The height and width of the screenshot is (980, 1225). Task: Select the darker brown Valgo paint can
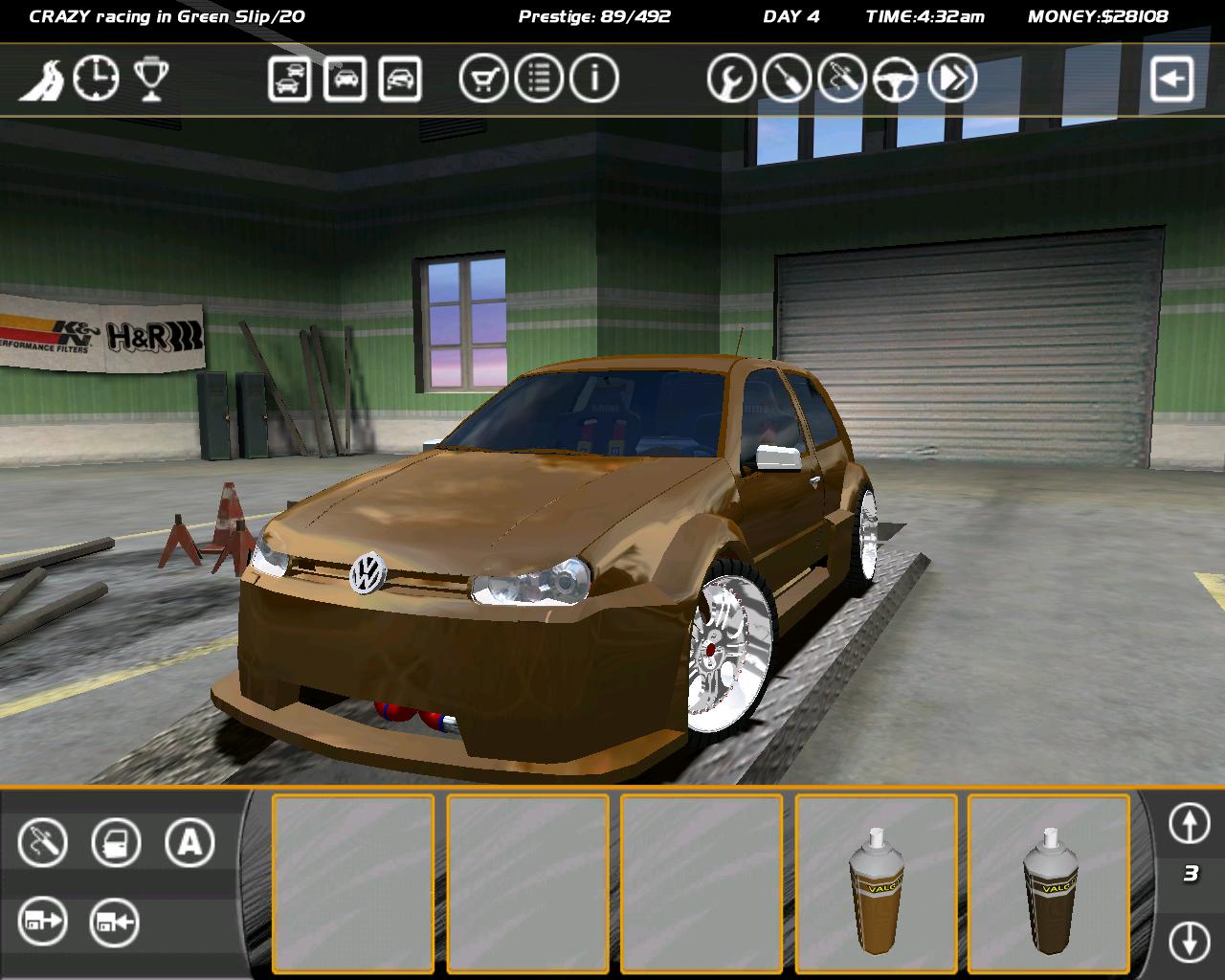coord(1049,890)
